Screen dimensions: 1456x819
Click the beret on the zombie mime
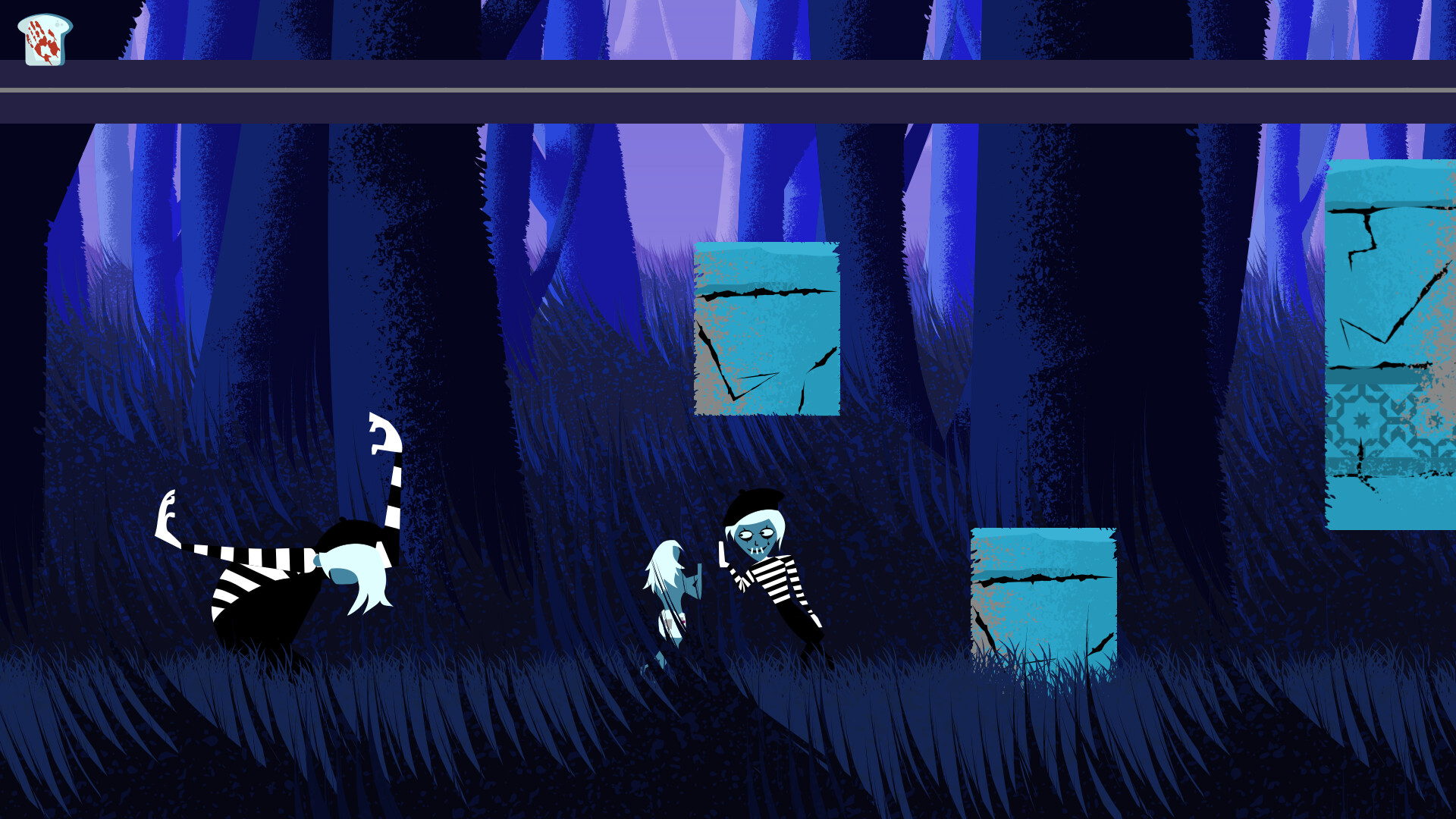pyautogui.click(x=755, y=504)
